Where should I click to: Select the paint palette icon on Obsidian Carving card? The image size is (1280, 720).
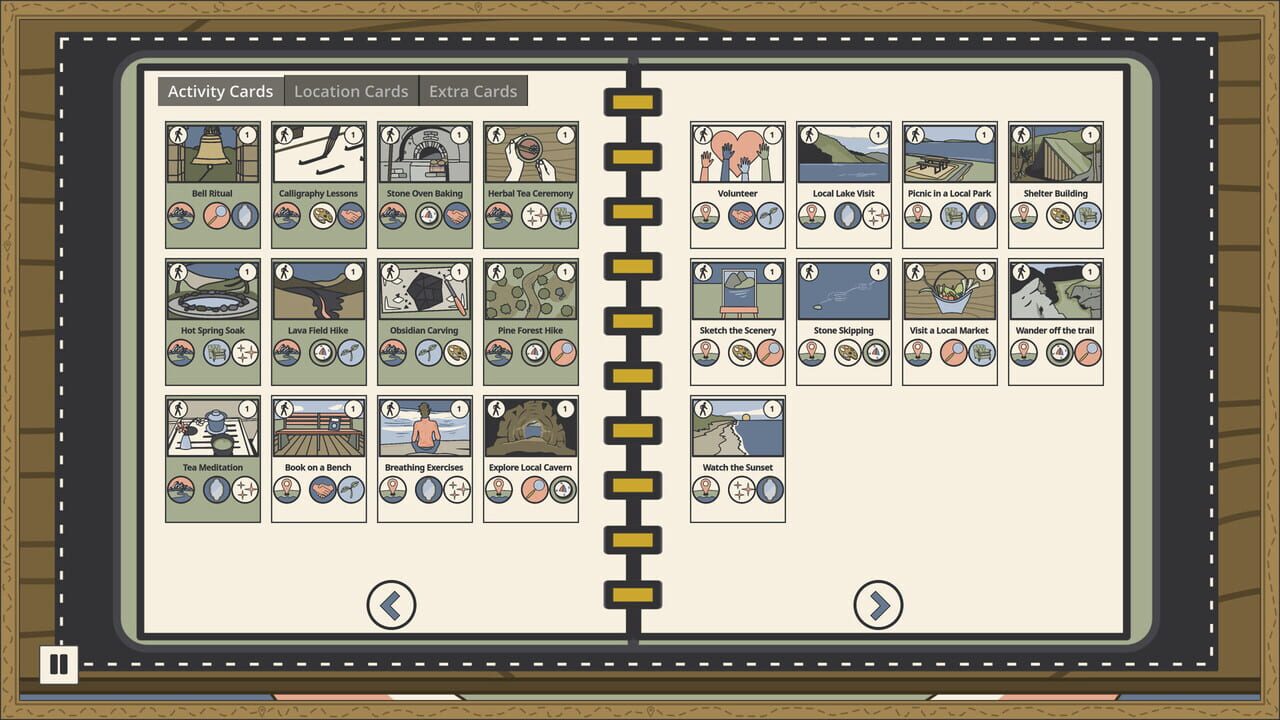(x=455, y=352)
